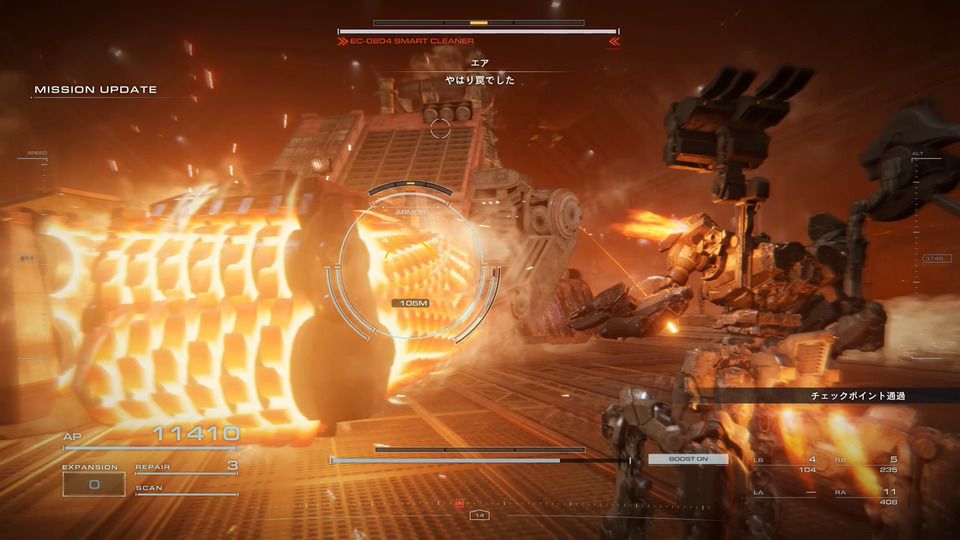This screenshot has height=540, width=960.
Task: Click the Boost On indicator
Action: click(688, 459)
